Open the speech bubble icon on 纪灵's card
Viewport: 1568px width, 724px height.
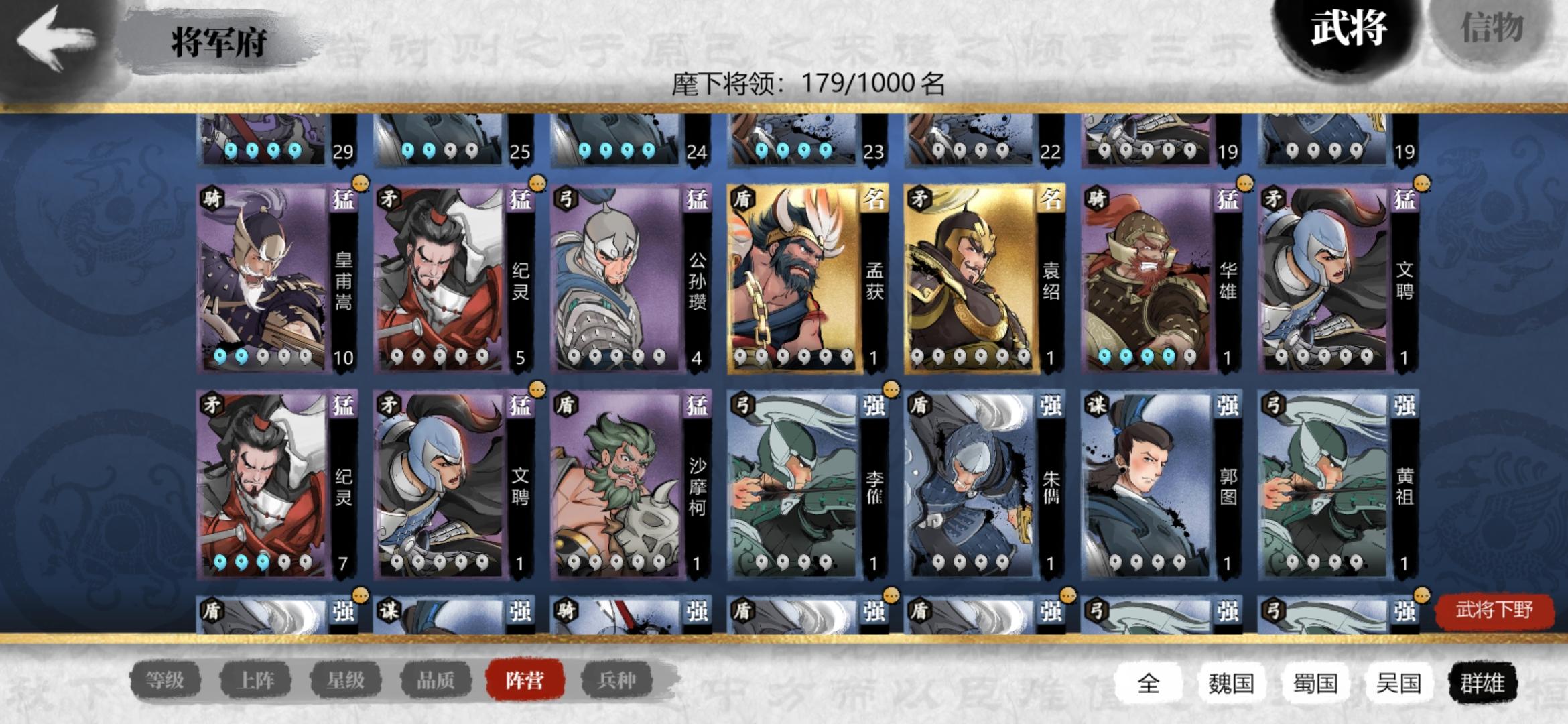coord(536,182)
